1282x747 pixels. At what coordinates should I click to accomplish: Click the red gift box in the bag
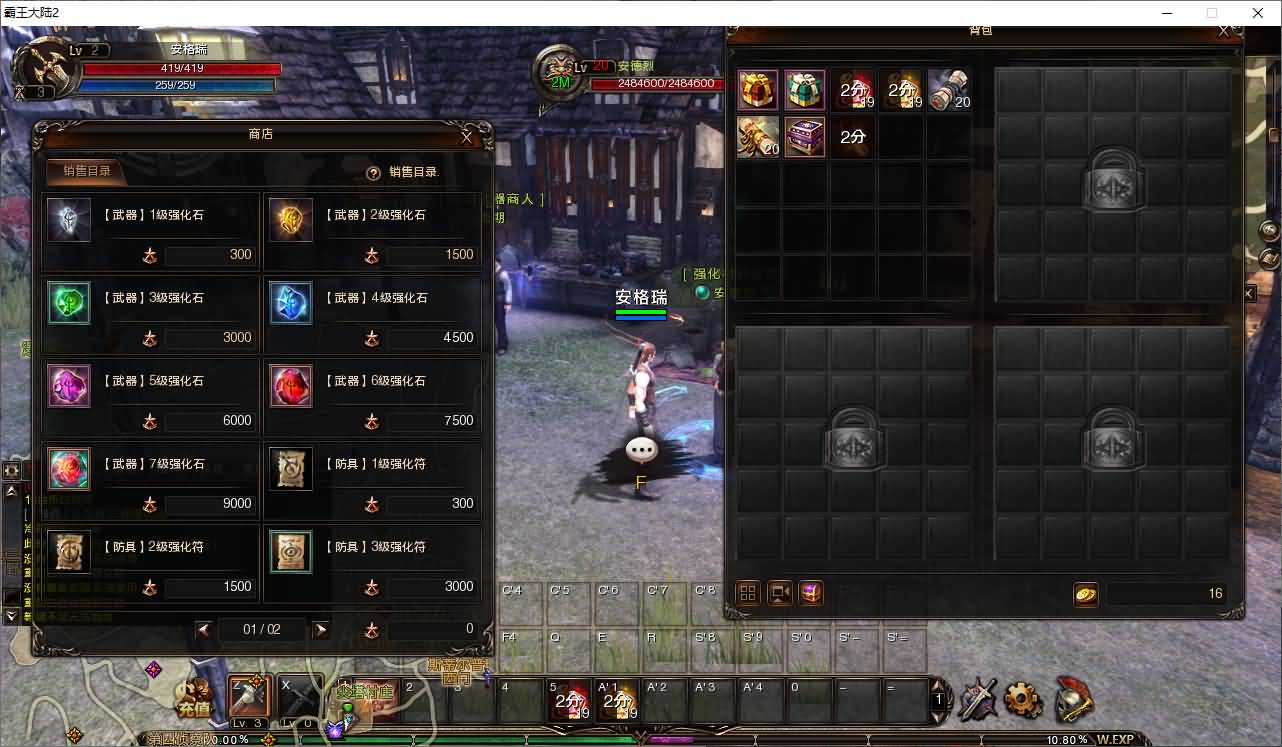click(x=757, y=89)
